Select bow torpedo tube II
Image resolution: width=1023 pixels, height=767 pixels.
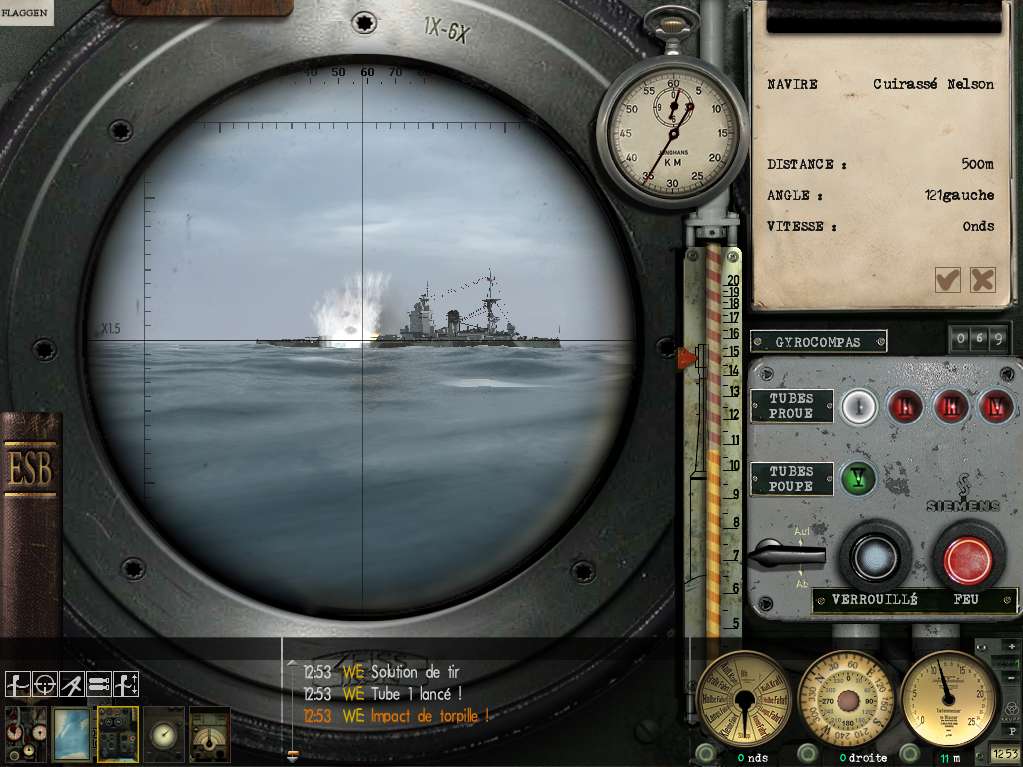[x=908, y=406]
